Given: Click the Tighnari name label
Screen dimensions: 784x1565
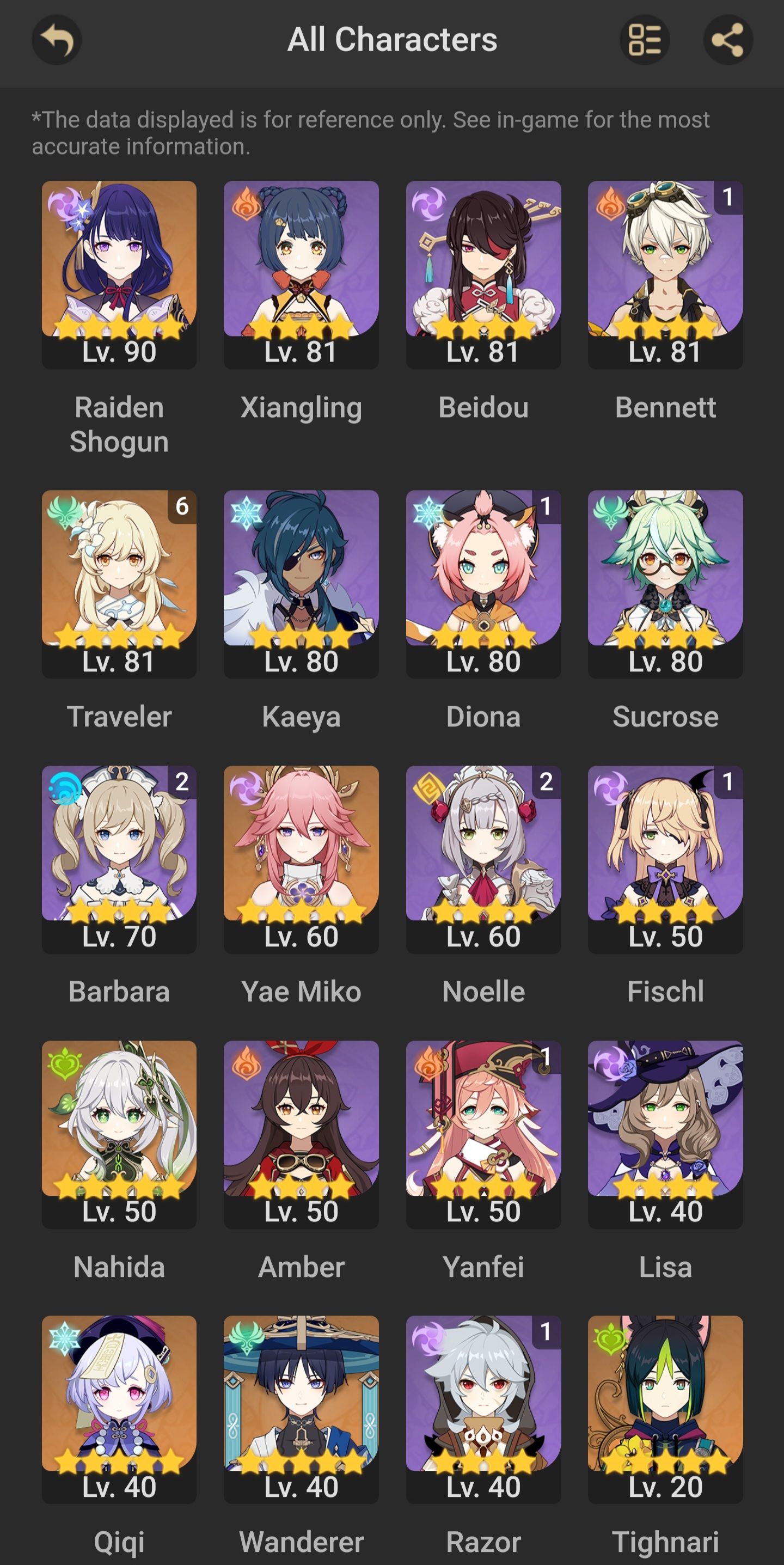Looking at the screenshot, I should [x=665, y=1543].
